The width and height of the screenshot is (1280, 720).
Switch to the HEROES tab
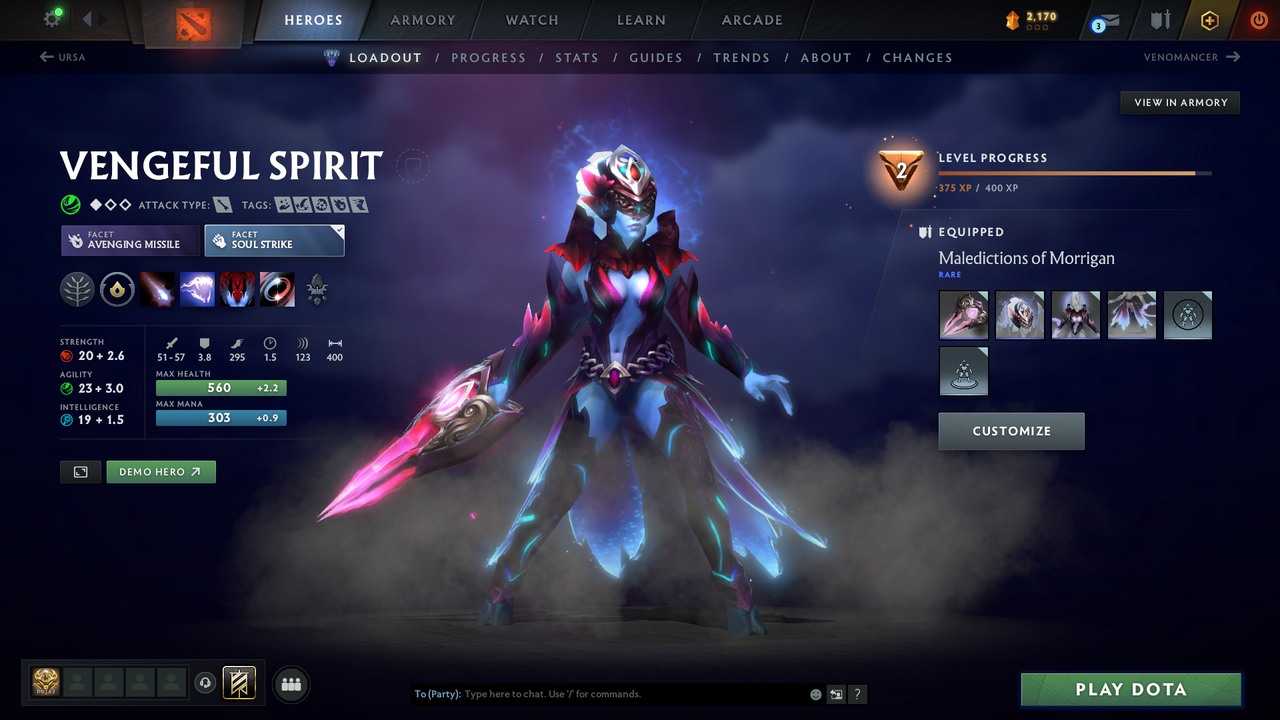(x=313, y=19)
